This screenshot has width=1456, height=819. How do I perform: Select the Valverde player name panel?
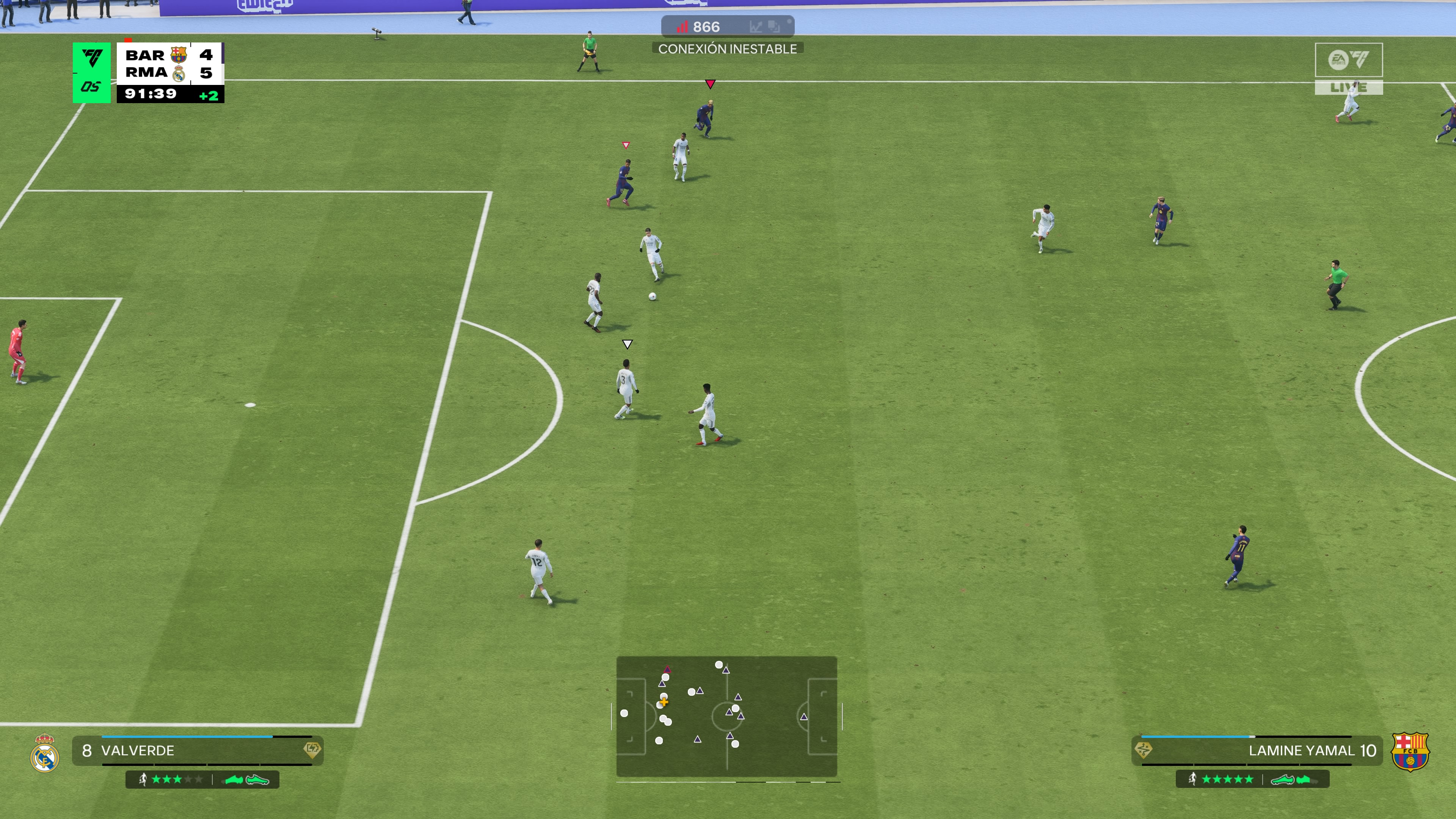click(197, 751)
